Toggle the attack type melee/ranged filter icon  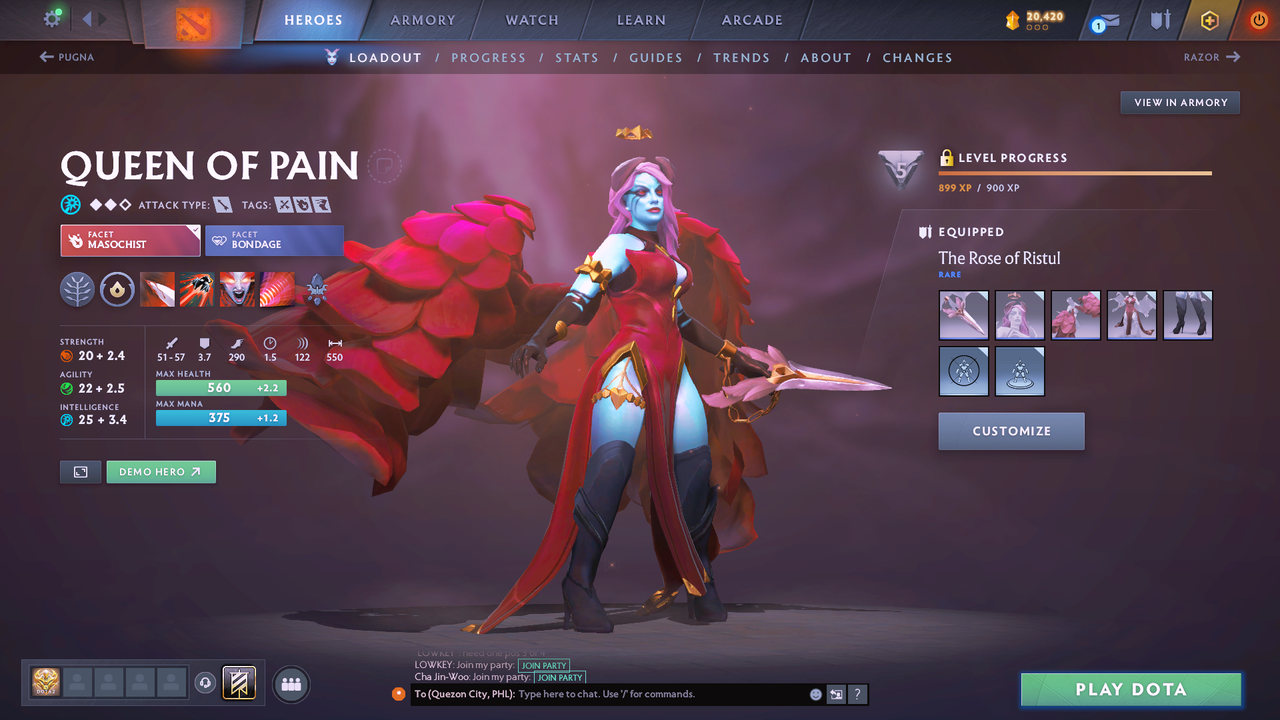224,204
